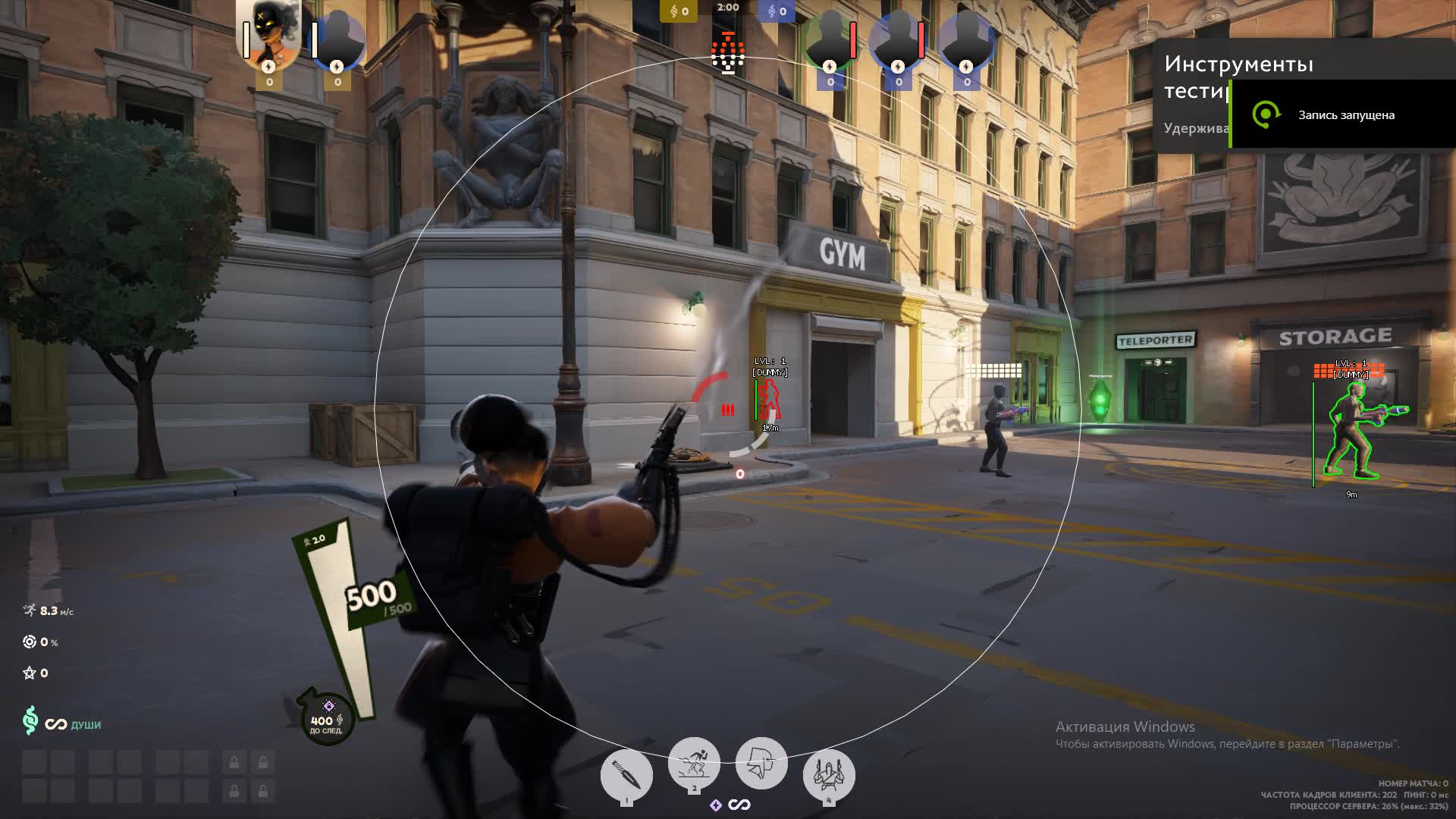This screenshot has height=819, width=1456.
Task: Select the lane objectives indicator under timer
Action: [728, 53]
